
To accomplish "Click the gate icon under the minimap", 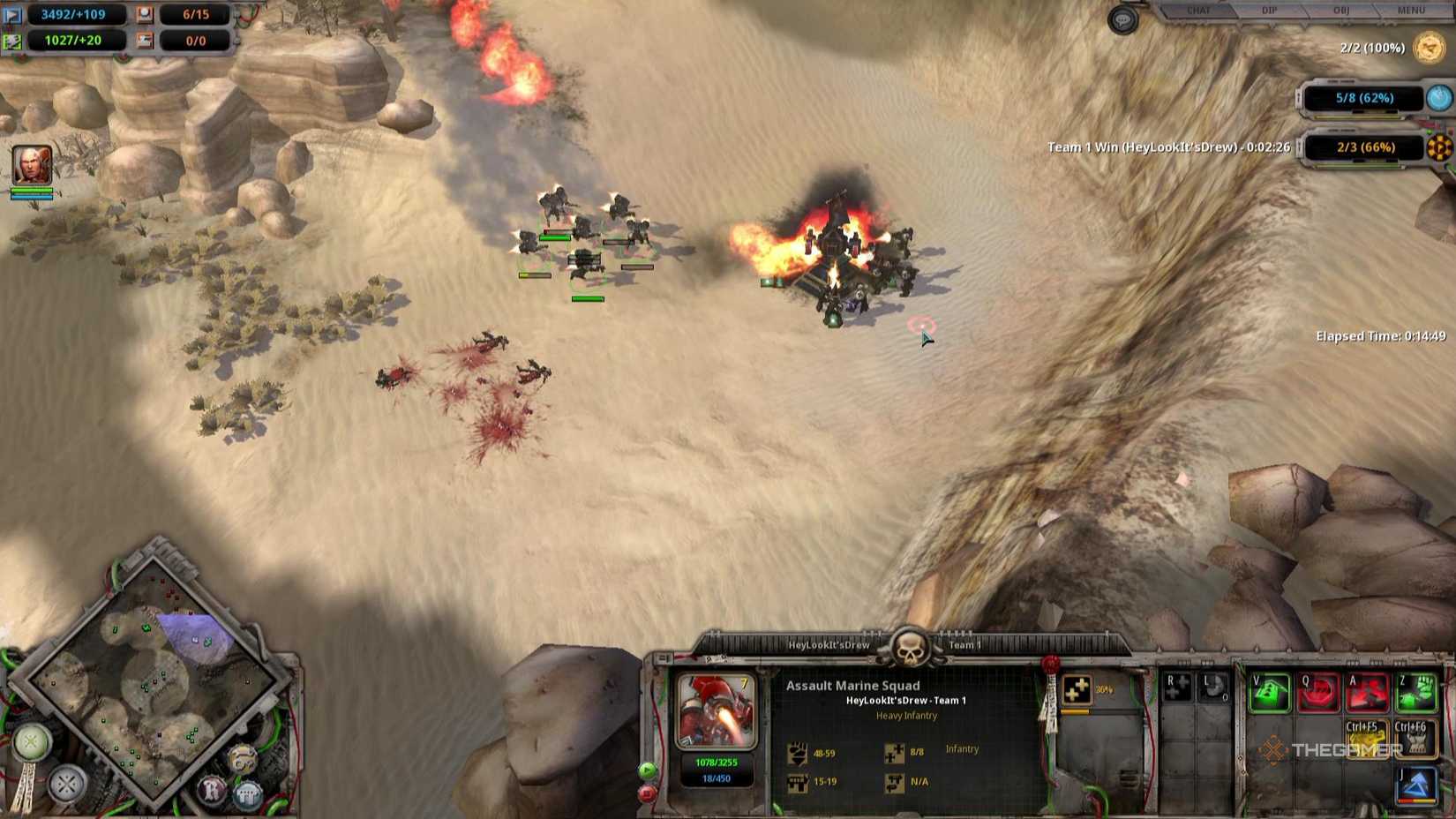I will [245, 794].
